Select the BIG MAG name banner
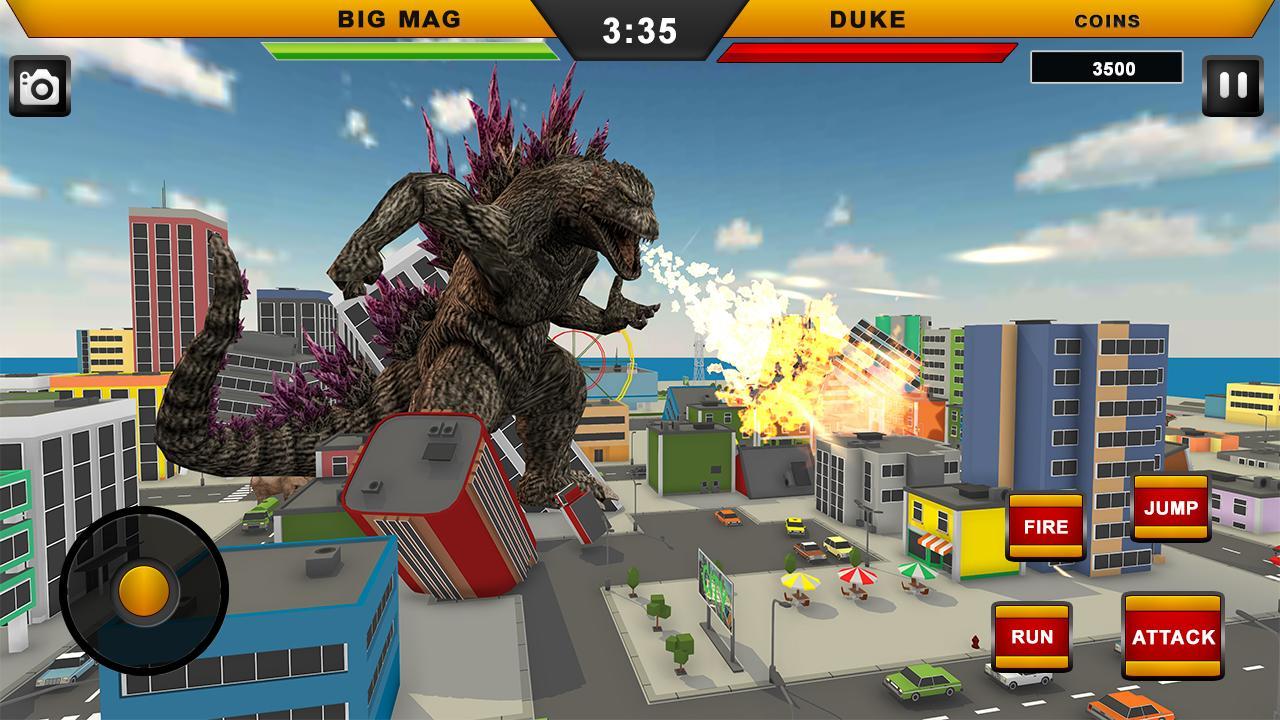Screen dimensions: 1280x720 [400, 17]
